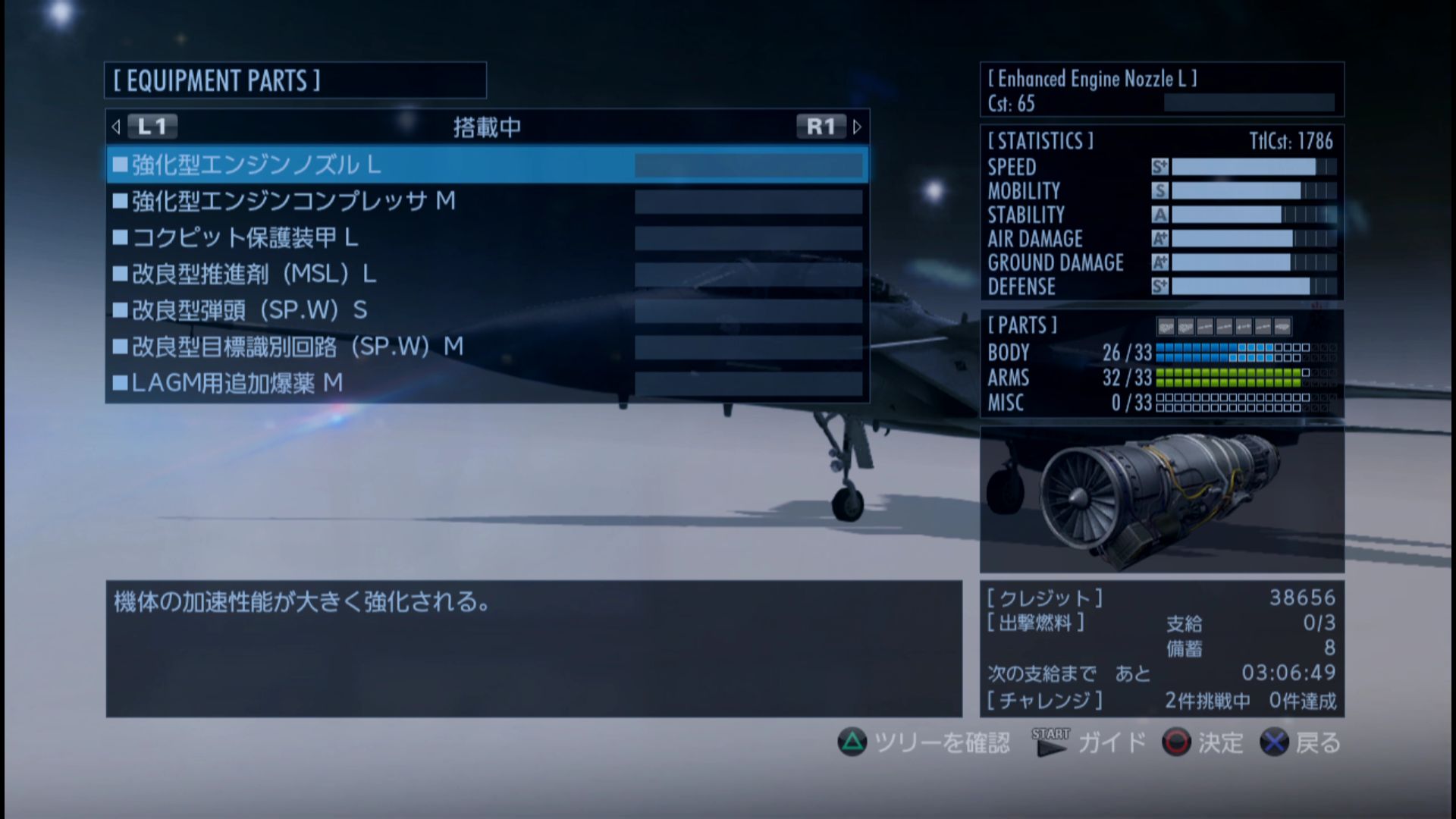Choose 改良型目標識別回路 (SP.W) M entry
The image size is (1456, 819).
click(x=485, y=347)
